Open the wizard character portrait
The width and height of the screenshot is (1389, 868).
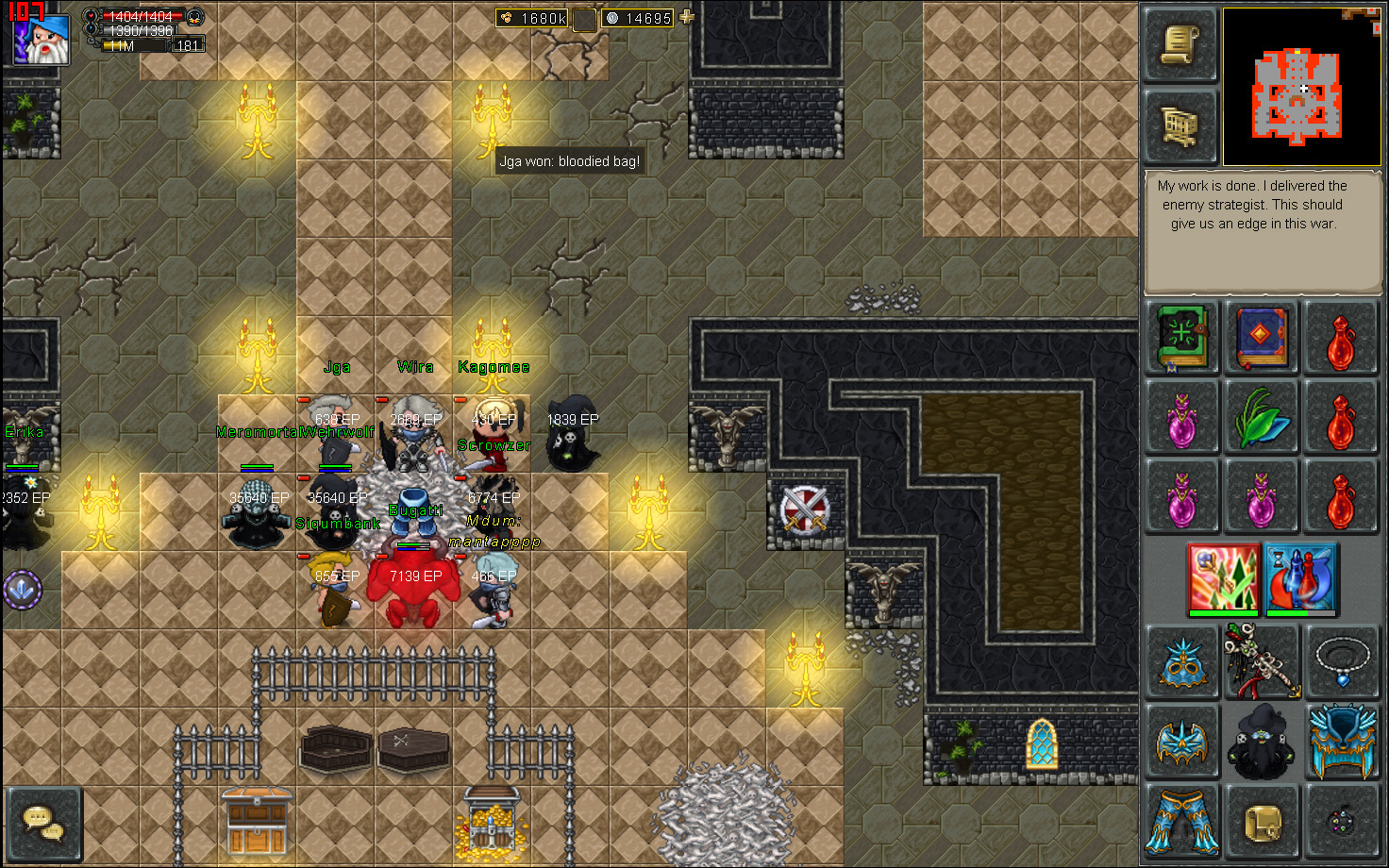coord(41,38)
